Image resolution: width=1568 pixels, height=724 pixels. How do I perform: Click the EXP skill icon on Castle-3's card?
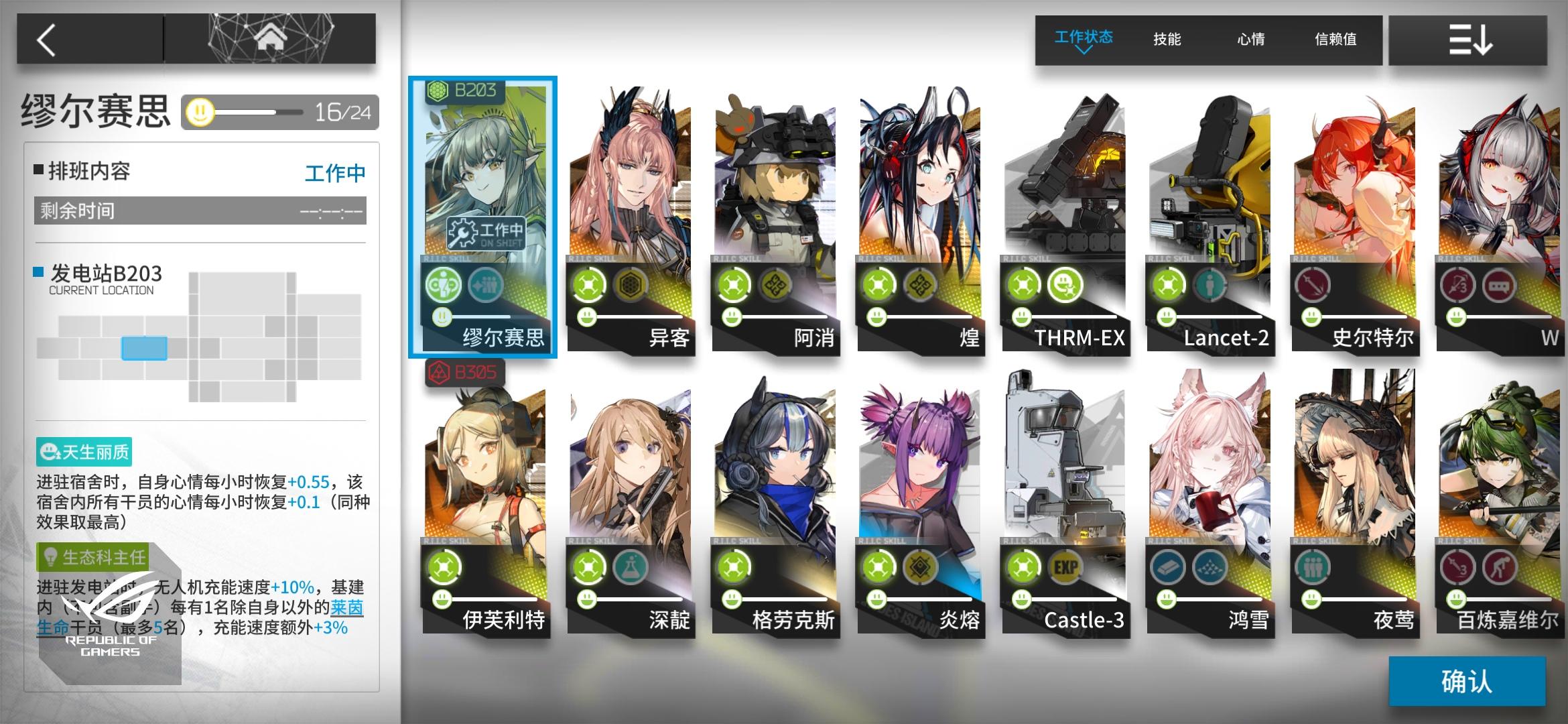[x=1064, y=566]
